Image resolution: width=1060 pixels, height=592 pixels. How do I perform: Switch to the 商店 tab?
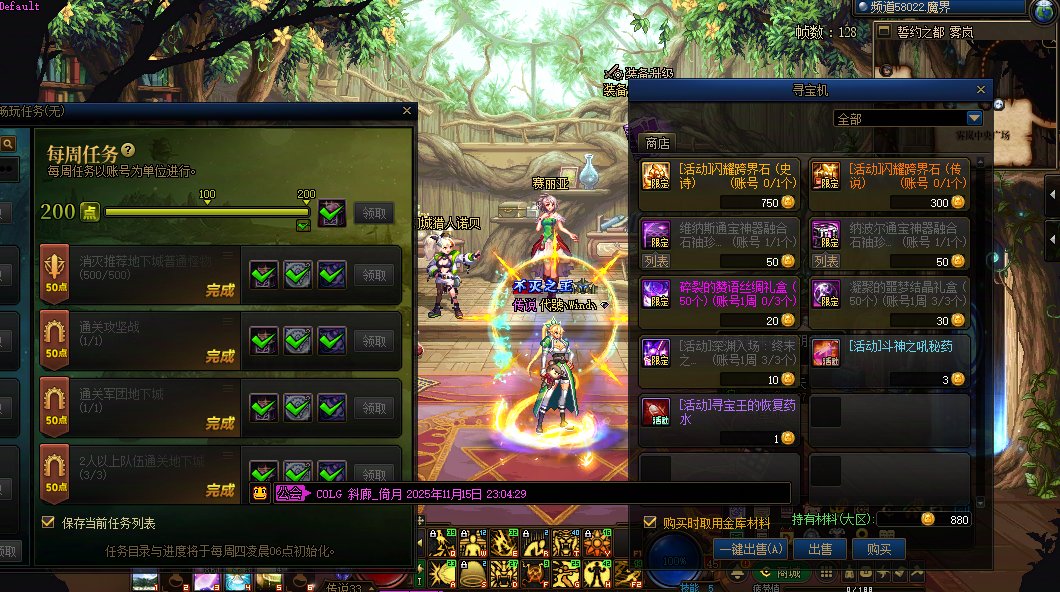[x=657, y=143]
